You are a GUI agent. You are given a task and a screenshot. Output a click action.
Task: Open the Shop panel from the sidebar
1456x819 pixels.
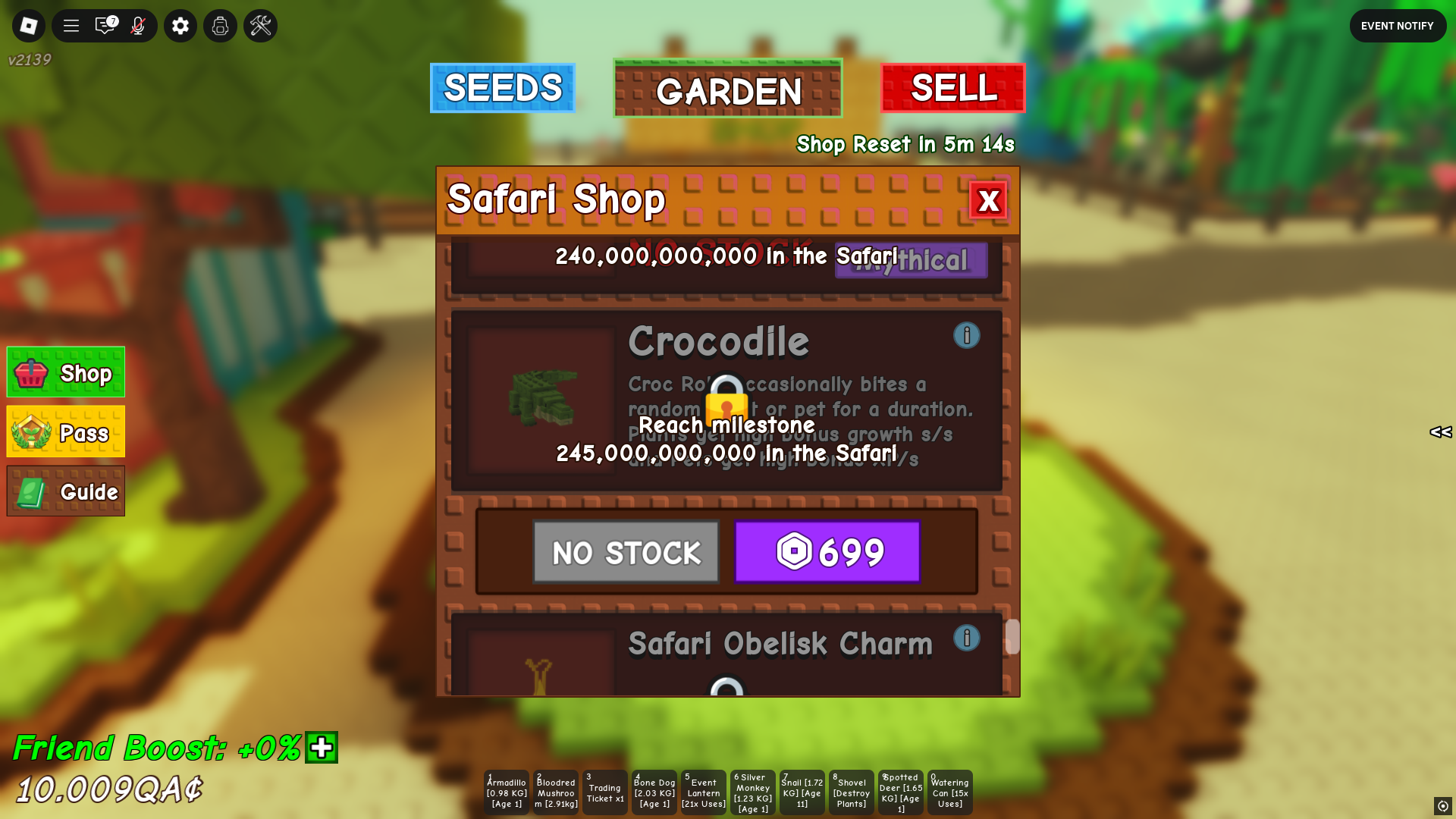tap(65, 372)
